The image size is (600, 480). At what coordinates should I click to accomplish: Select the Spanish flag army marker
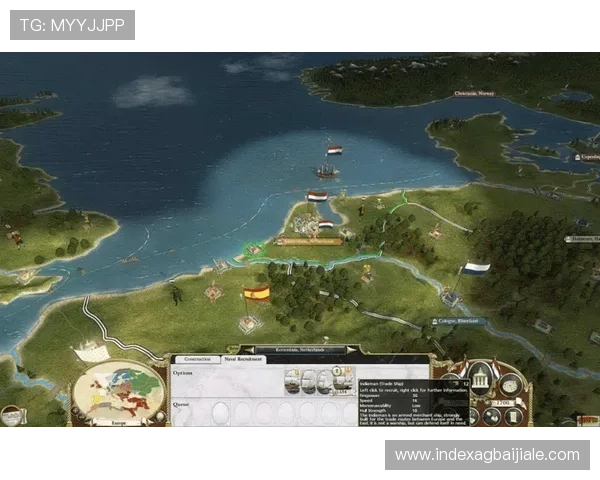[257, 293]
